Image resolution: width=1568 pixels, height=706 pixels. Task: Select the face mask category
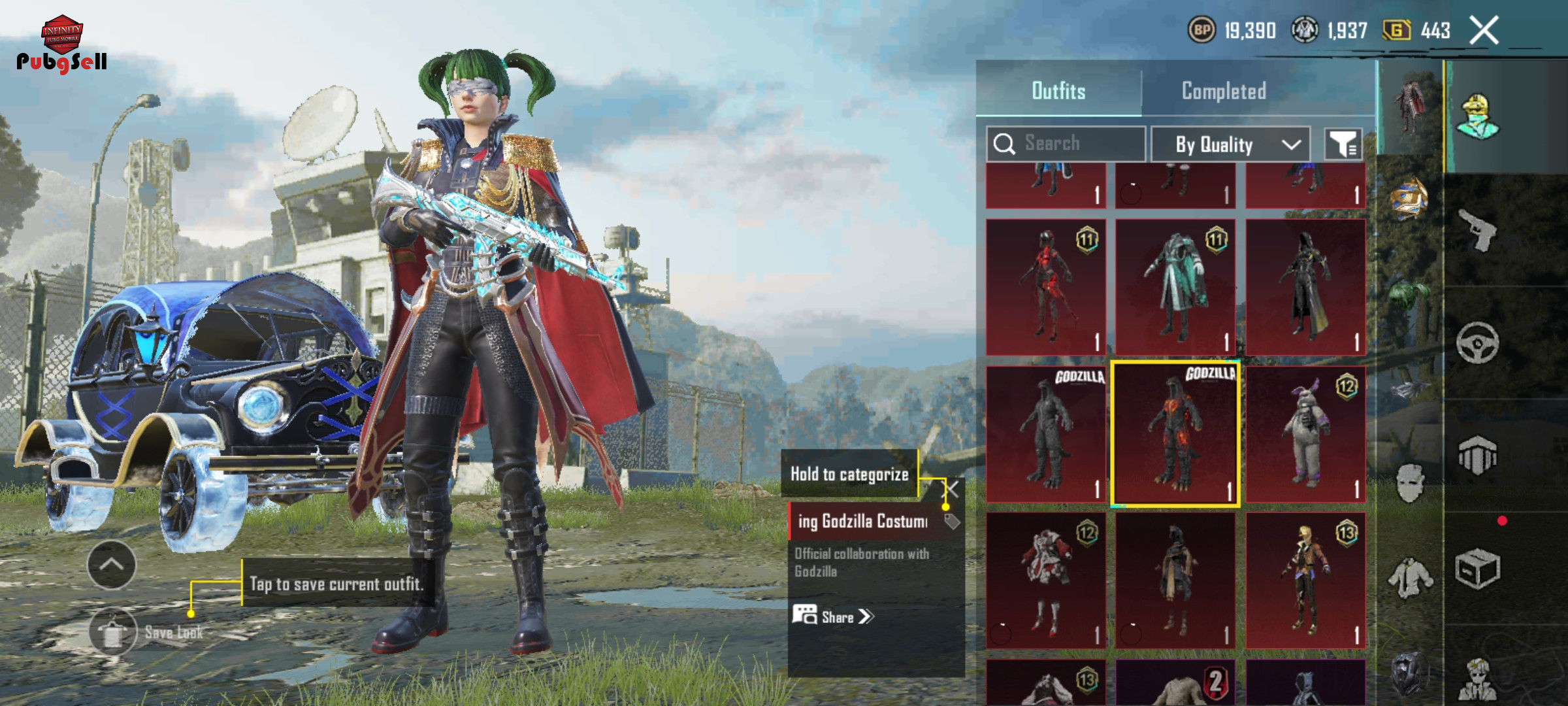[x=1411, y=482]
